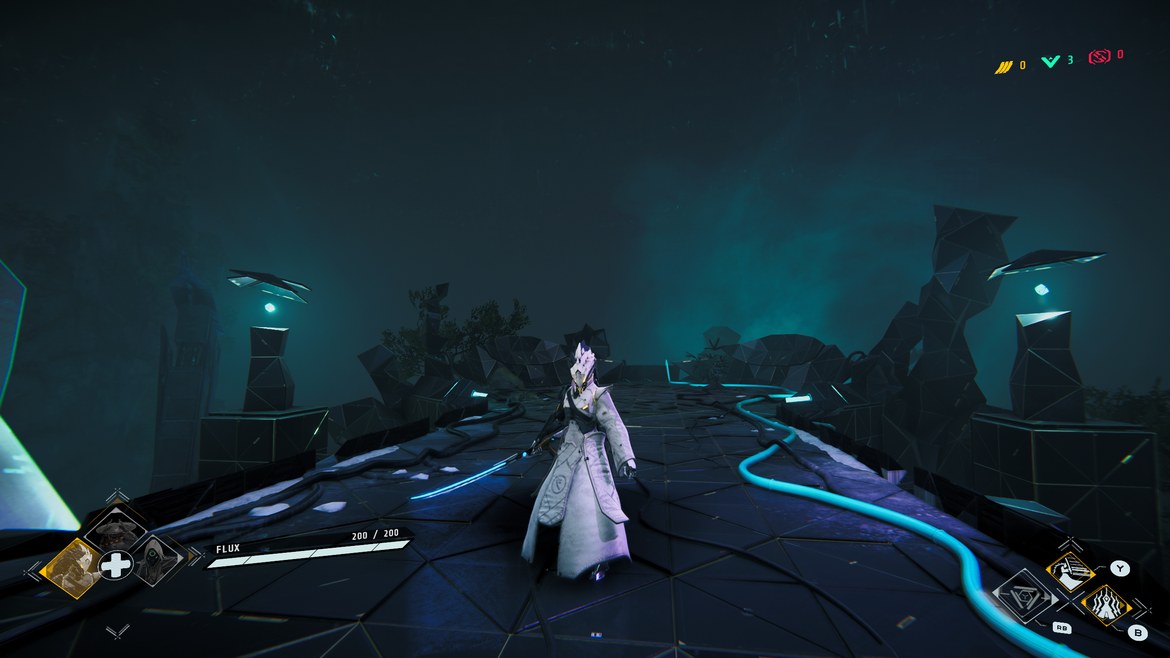Choose the hooded green-eyed character portrait
The image size is (1170, 658).
coord(157,562)
